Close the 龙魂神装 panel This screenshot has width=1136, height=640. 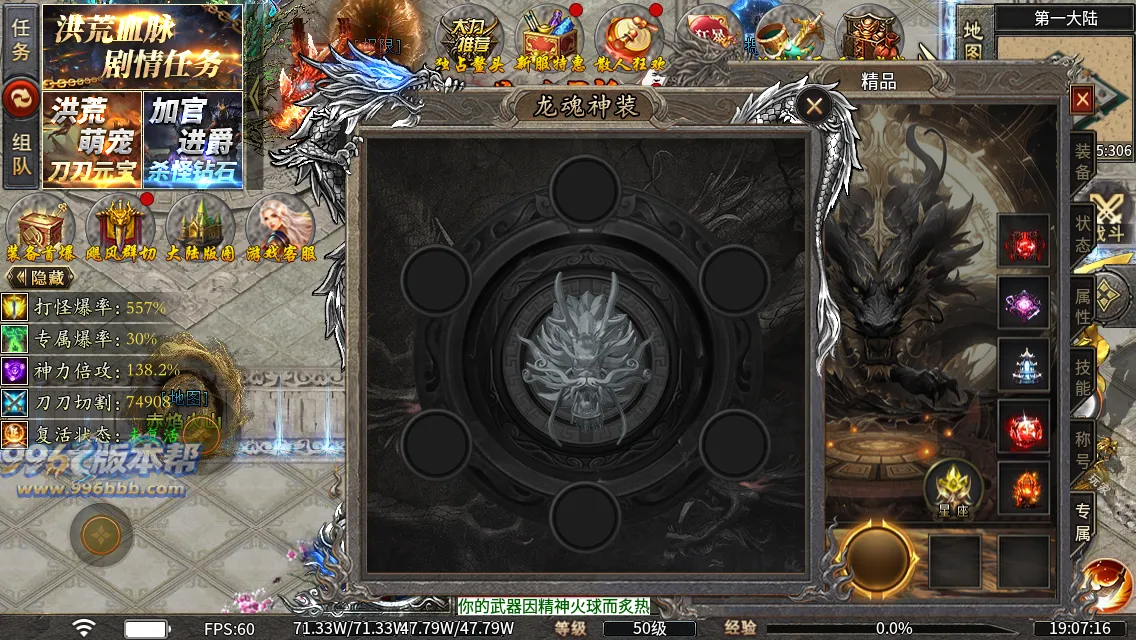(815, 105)
